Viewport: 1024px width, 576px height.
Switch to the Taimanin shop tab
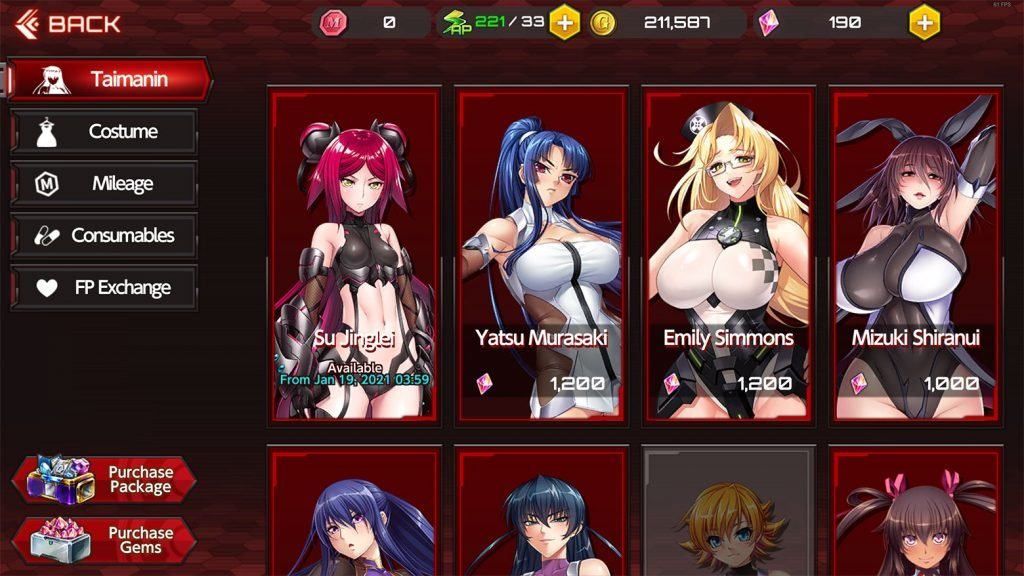[x=110, y=79]
